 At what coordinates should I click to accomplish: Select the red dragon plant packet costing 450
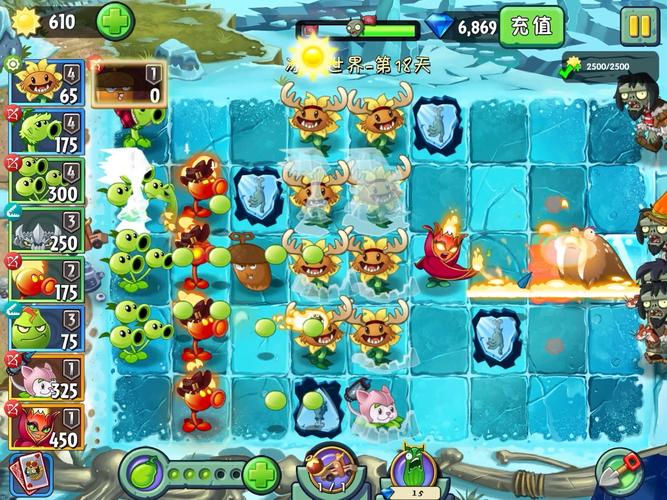(46, 426)
